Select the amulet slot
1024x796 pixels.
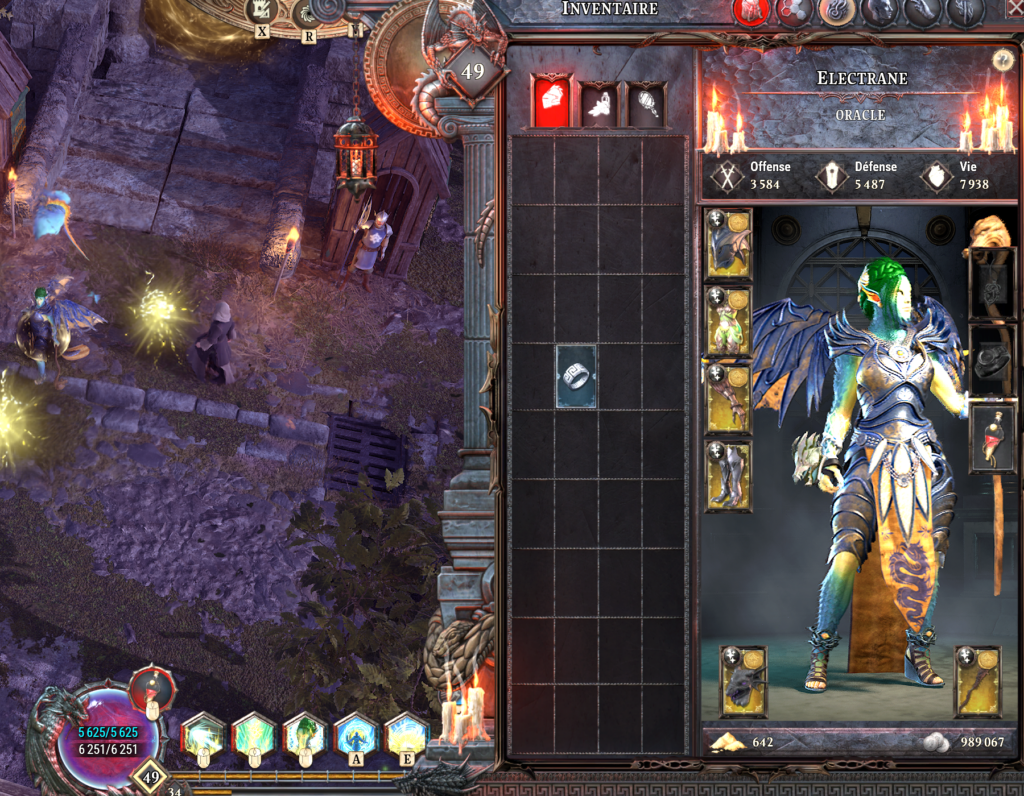pos(992,284)
